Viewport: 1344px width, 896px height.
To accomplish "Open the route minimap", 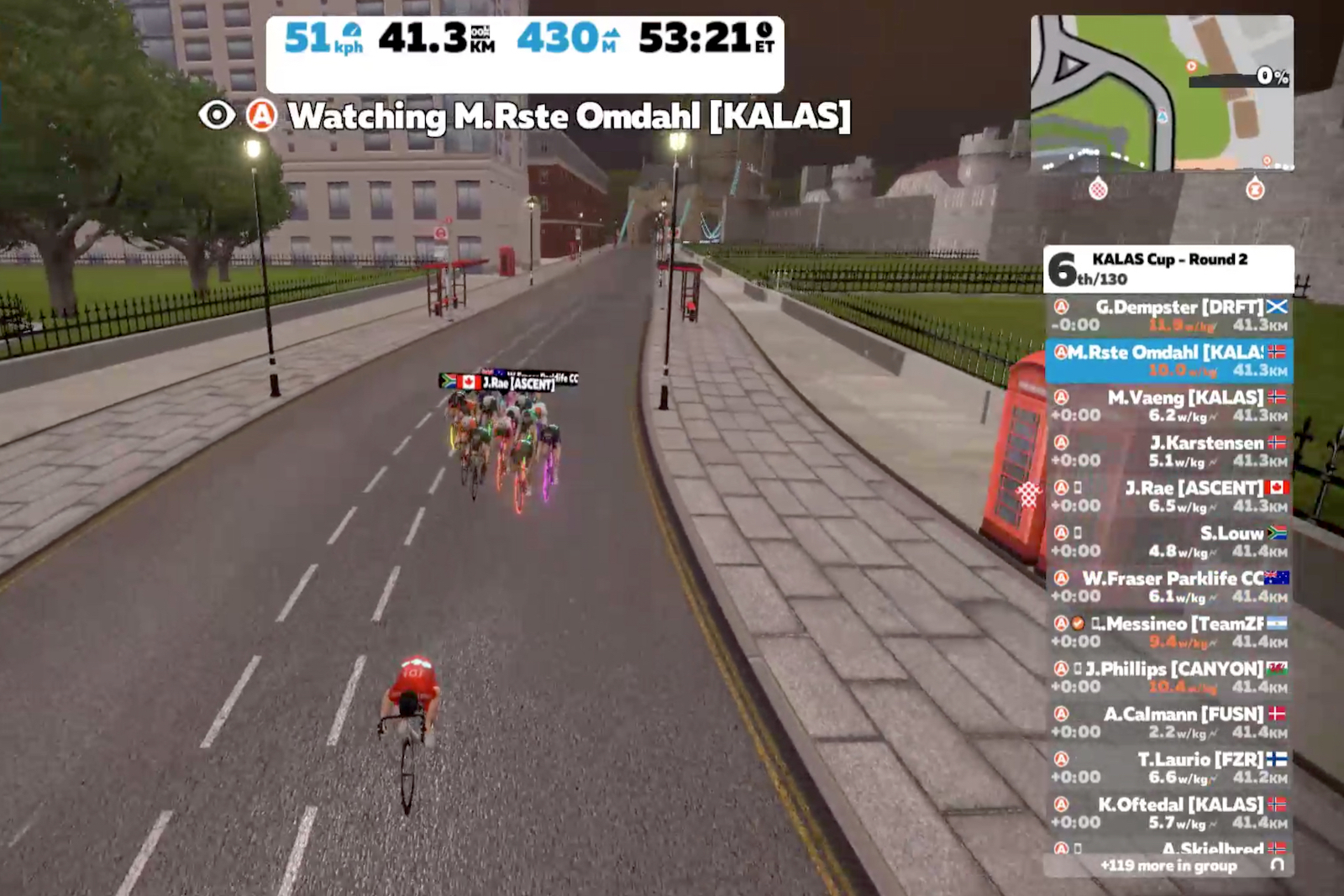I will pos(1162,92).
